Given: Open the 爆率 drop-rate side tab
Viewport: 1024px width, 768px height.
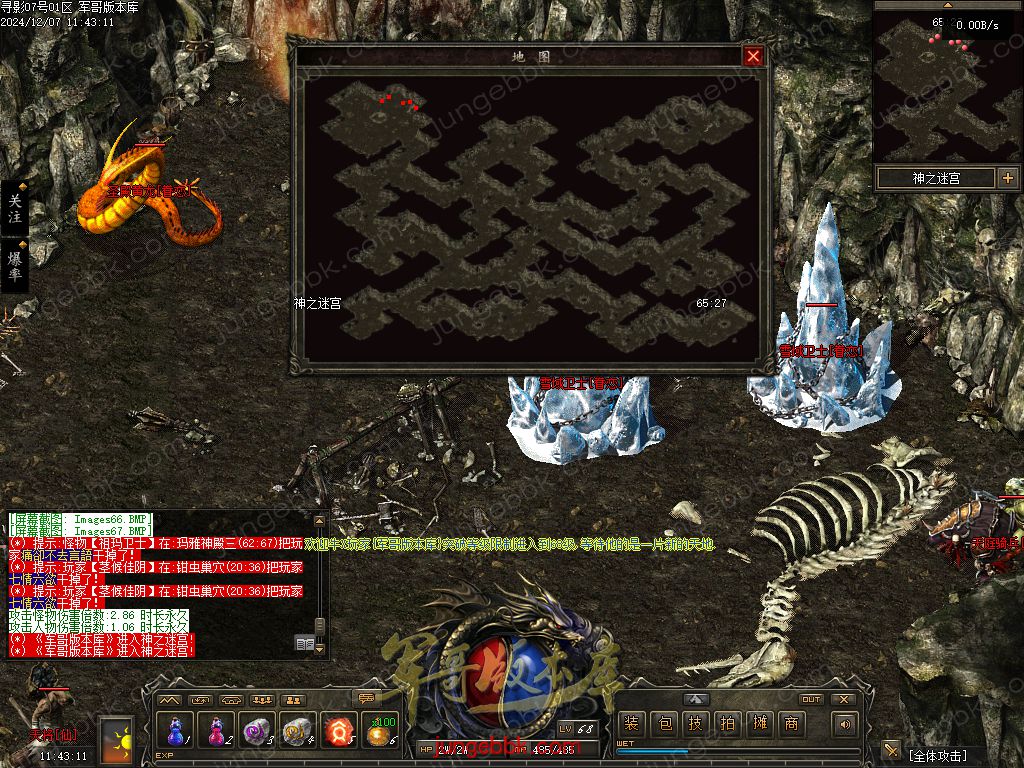Looking at the screenshot, I should (x=15, y=264).
